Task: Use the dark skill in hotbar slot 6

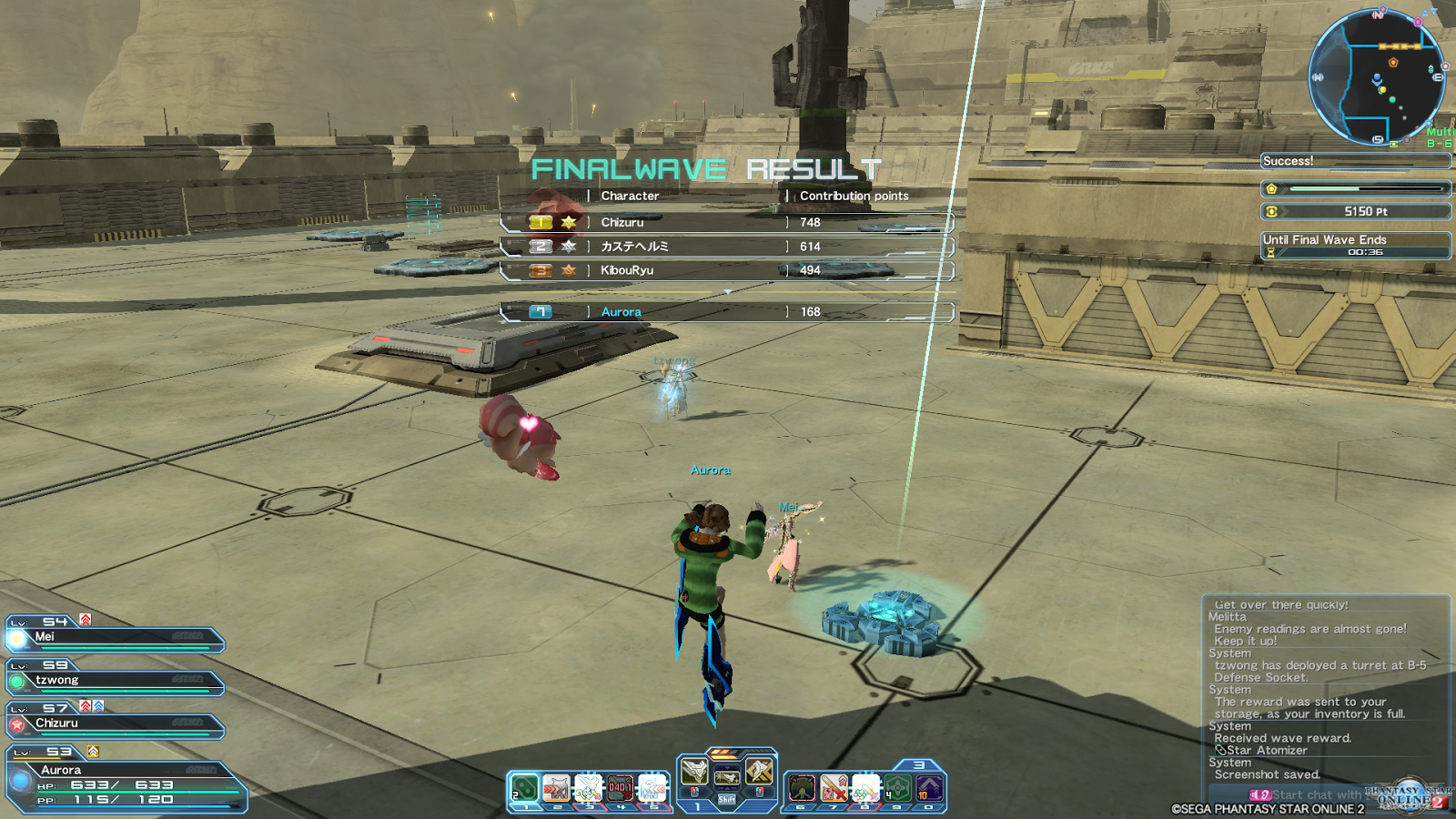Action: [802, 787]
